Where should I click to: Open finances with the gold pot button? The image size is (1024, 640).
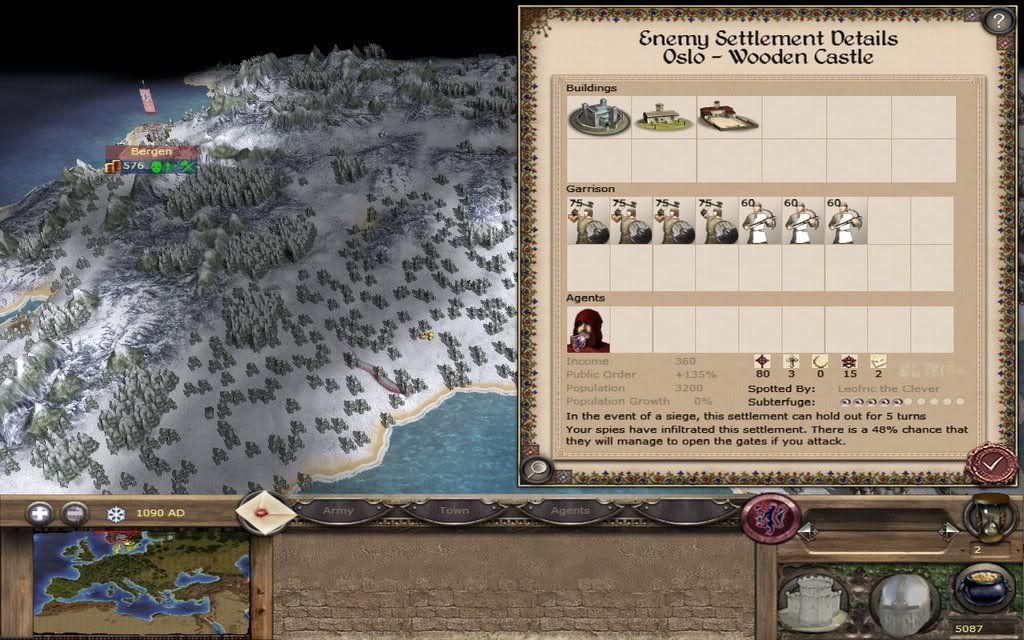[983, 588]
